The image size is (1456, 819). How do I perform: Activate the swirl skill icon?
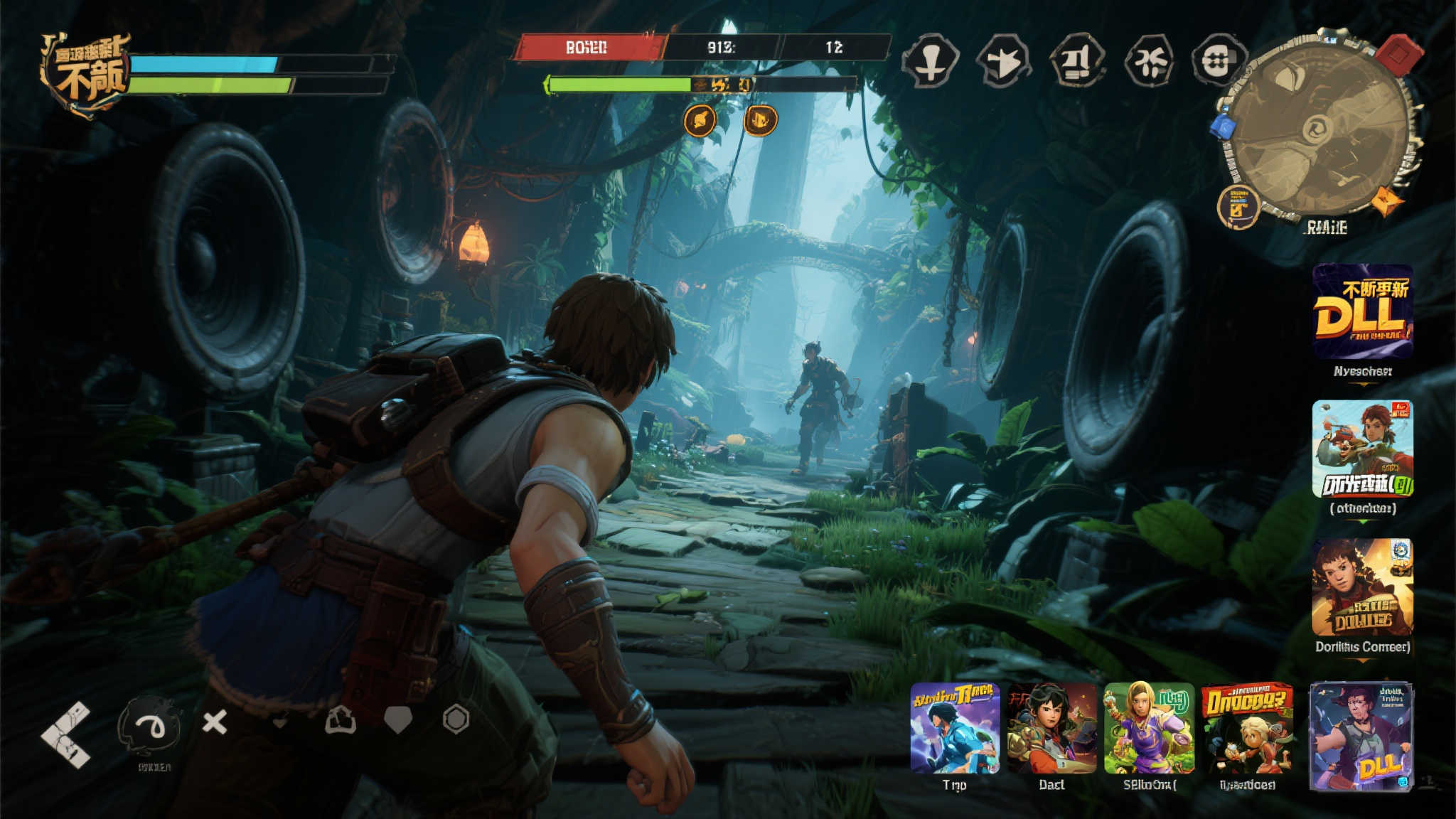[x=150, y=725]
